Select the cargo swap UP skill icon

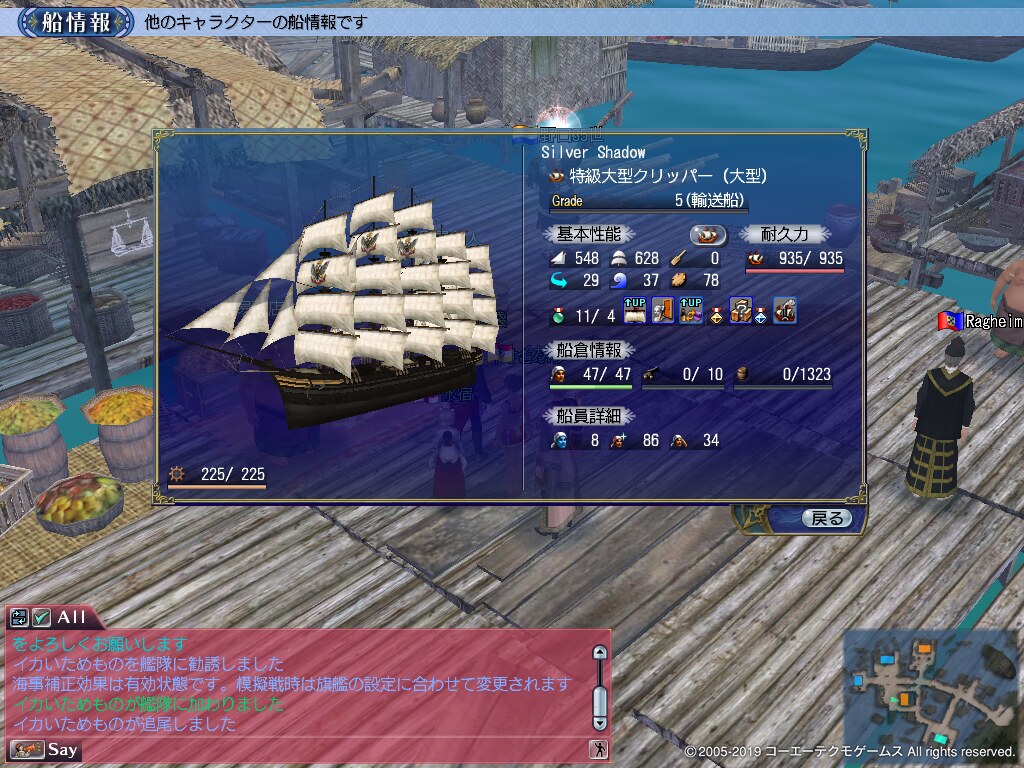pos(690,311)
